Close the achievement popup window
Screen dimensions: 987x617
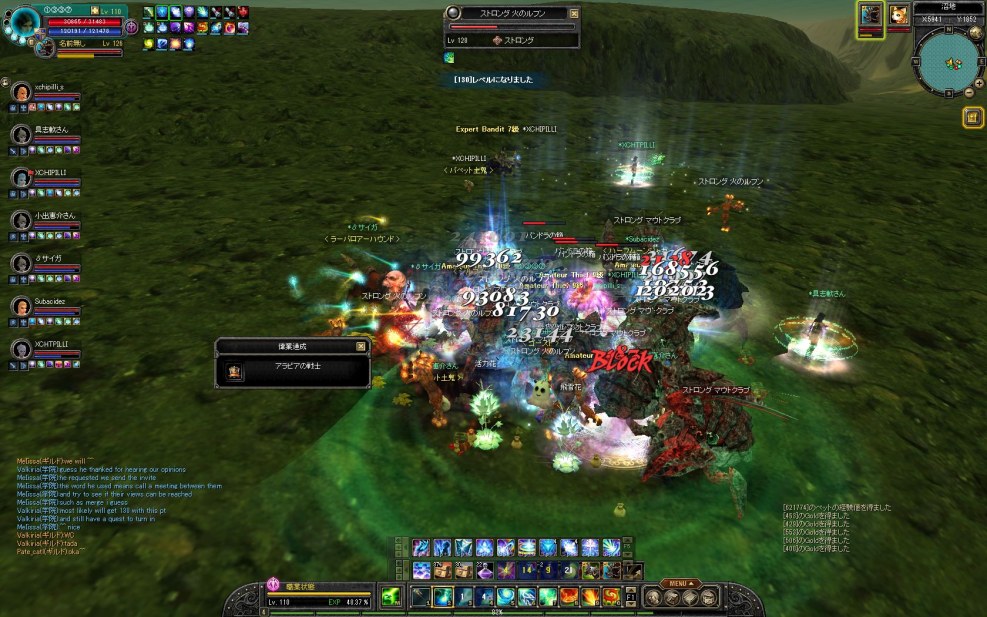pos(361,346)
